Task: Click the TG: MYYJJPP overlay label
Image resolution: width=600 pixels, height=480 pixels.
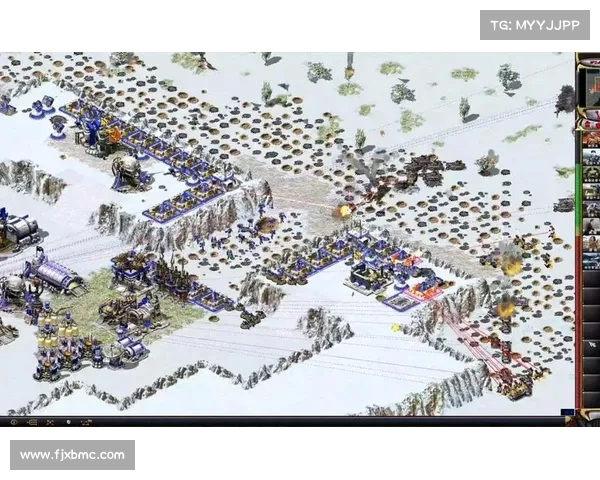Action: click(535, 25)
